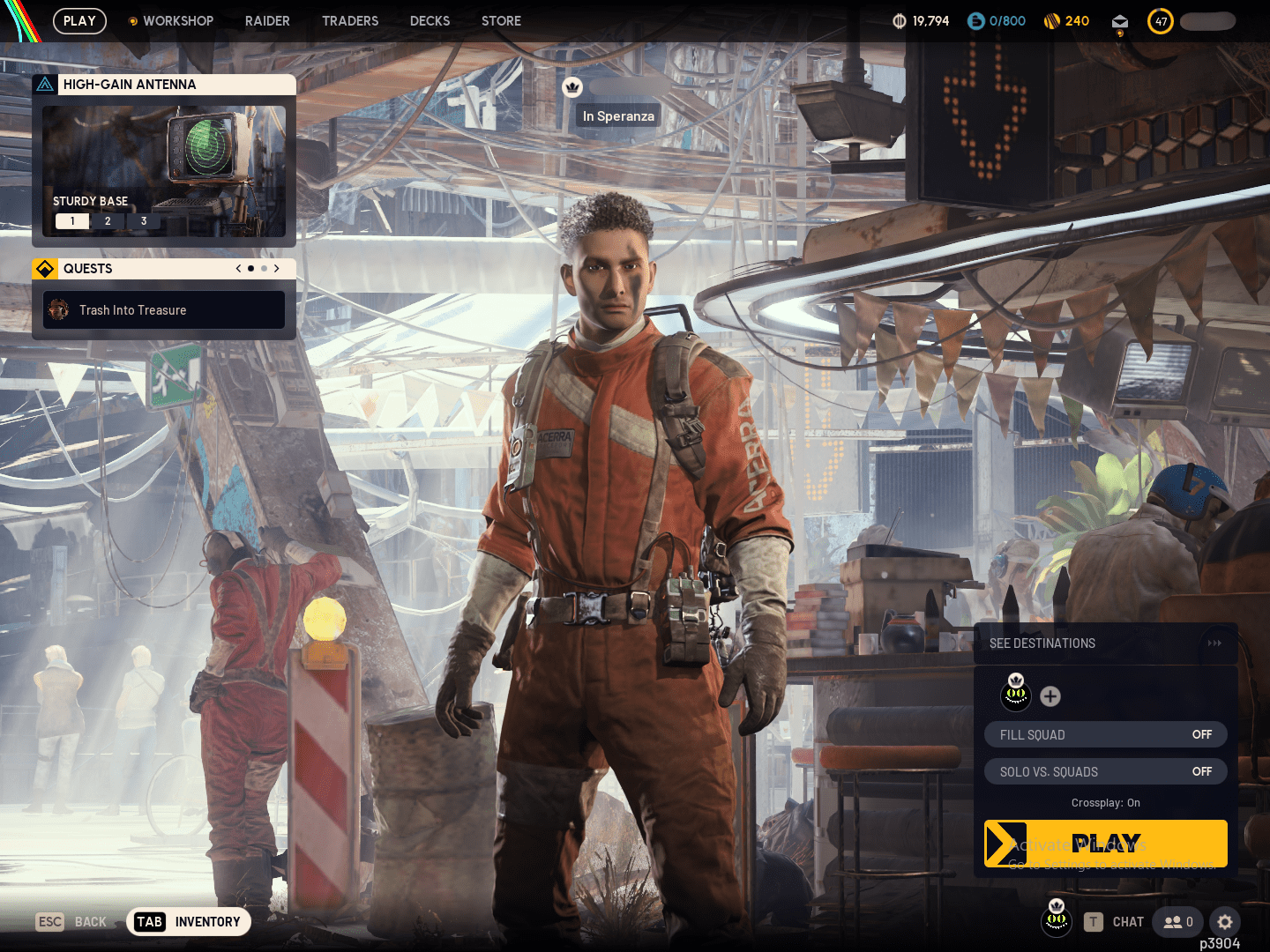
Task: Open the mail inbox icon in top bar
Action: (x=1120, y=20)
